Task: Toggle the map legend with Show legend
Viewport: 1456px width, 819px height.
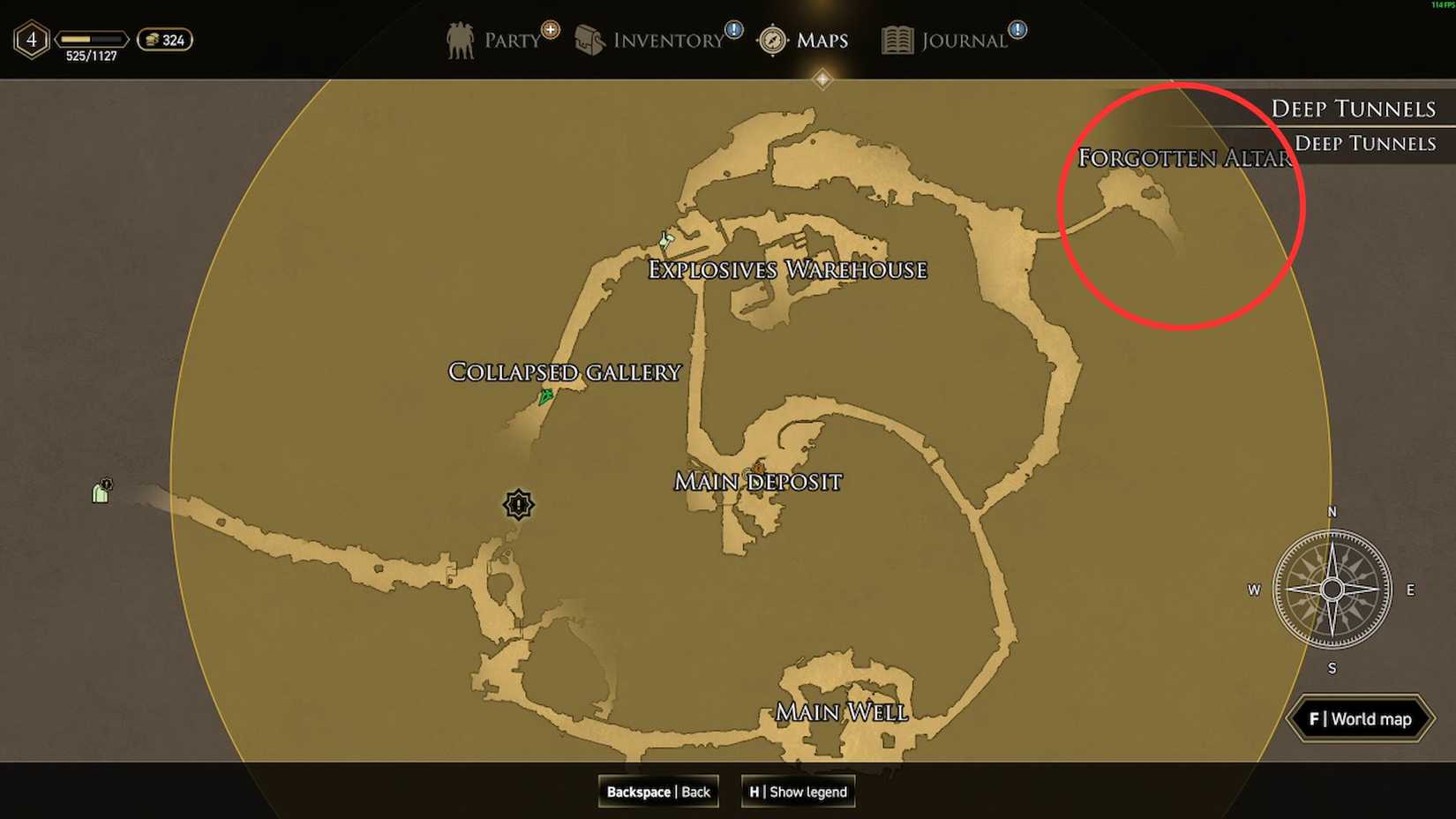Action: 797,792
